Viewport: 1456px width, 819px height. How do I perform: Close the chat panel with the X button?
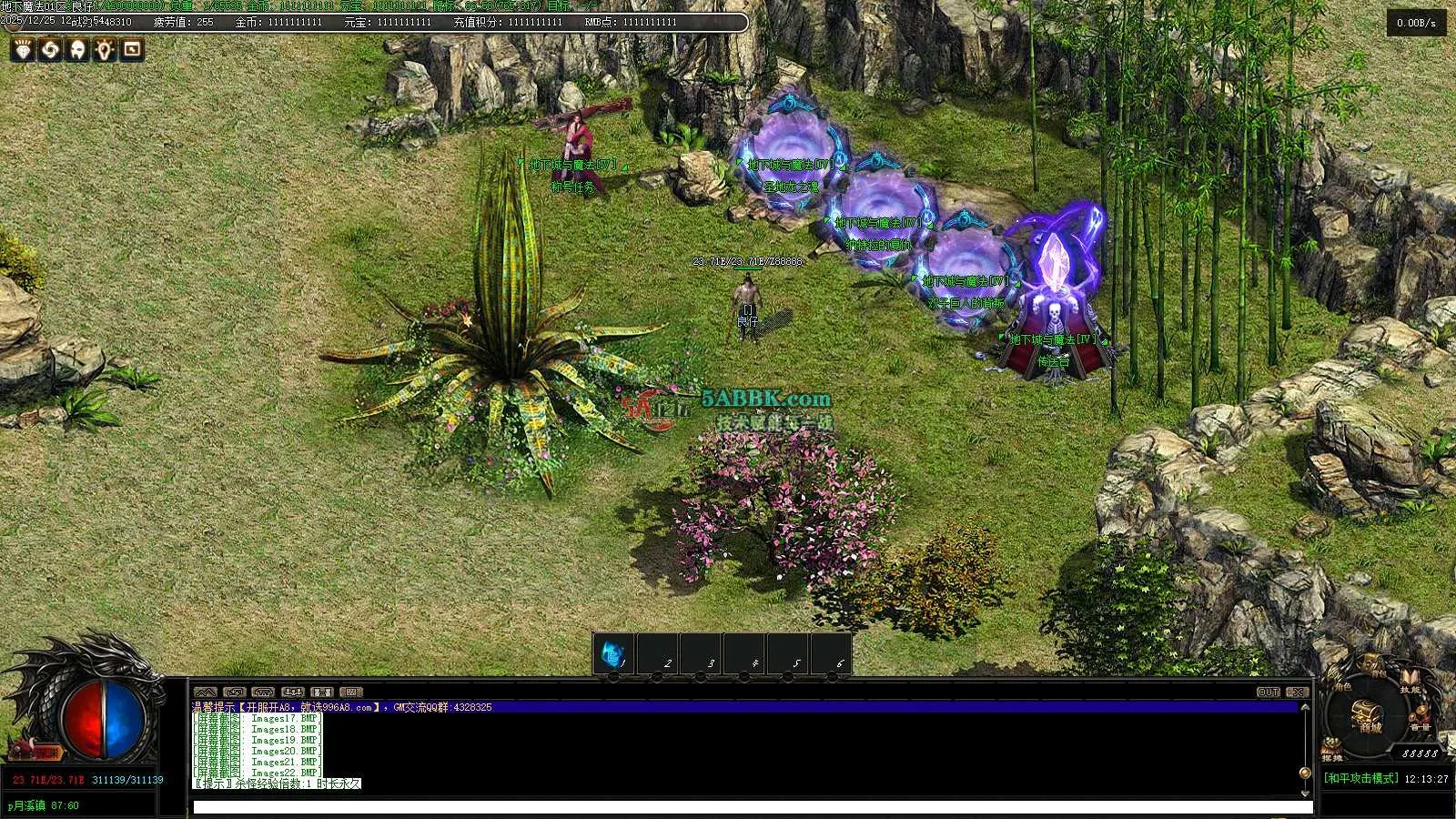1299,693
